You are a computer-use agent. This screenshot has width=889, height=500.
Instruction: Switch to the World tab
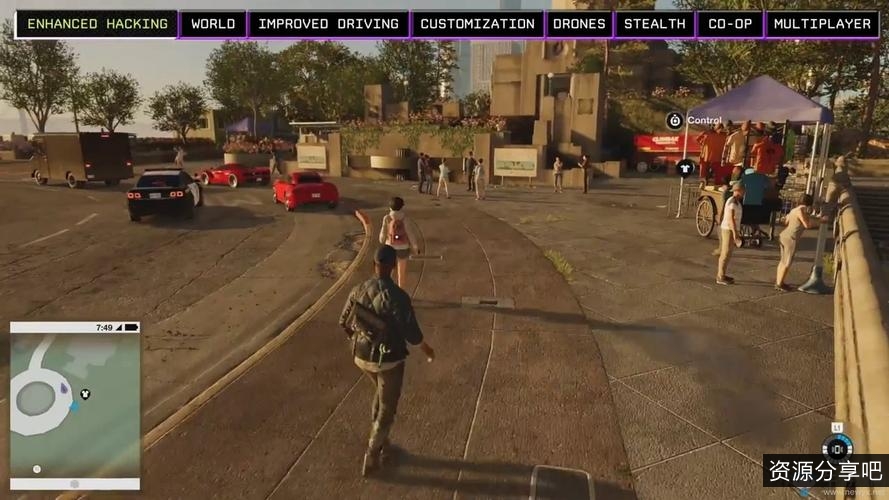coord(213,24)
